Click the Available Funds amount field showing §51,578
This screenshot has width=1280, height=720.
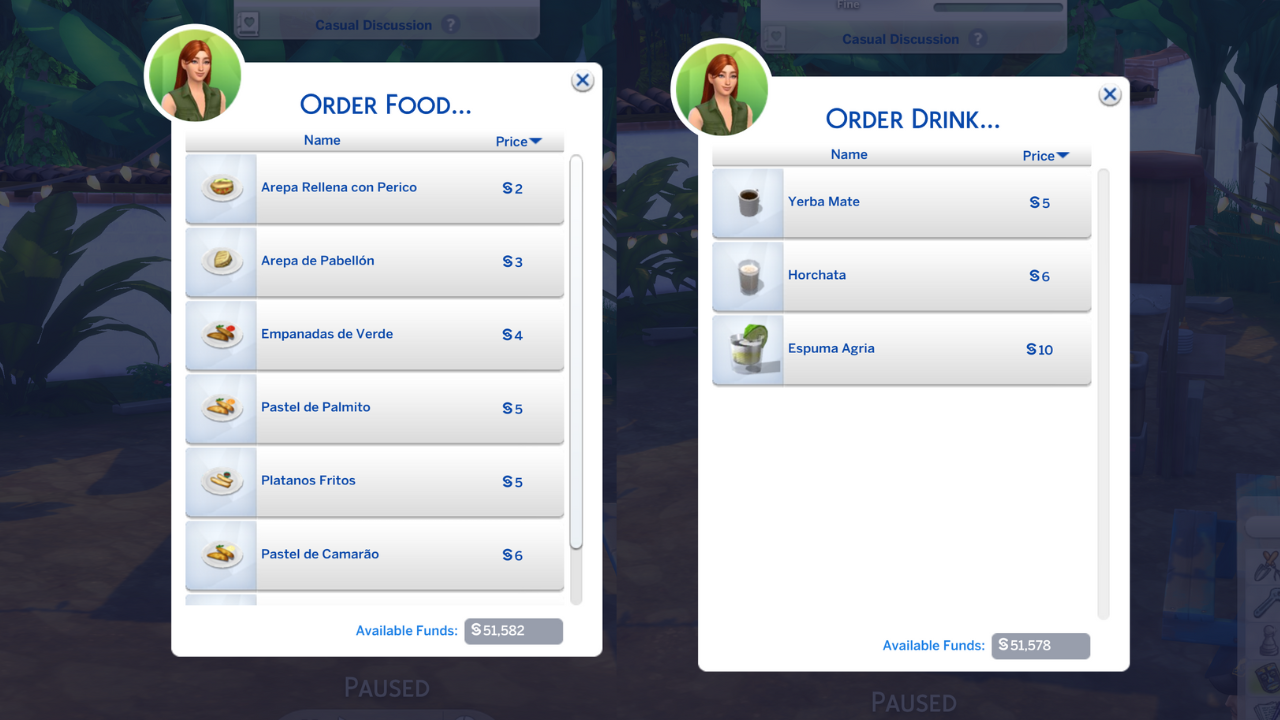pos(1040,645)
